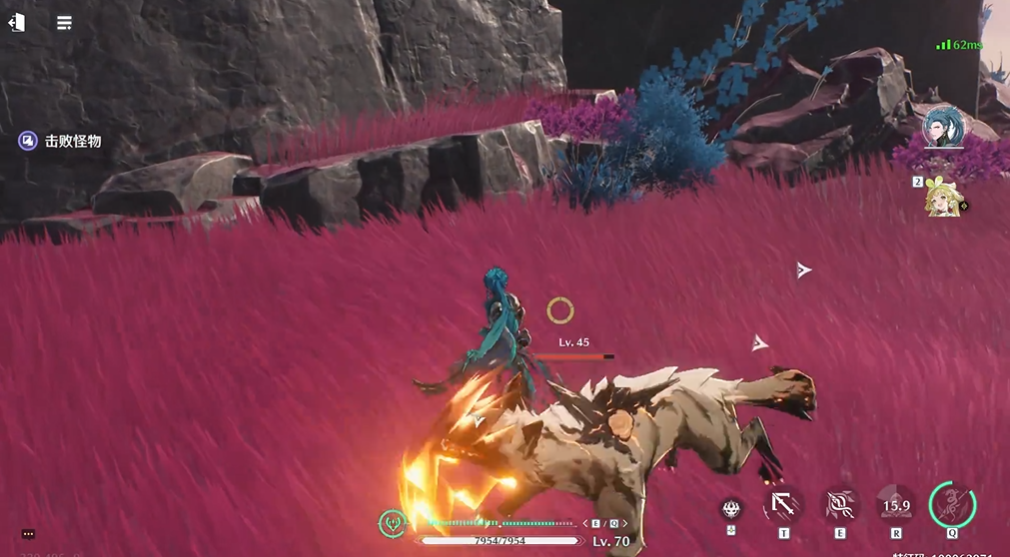Open the list menu icon
This screenshot has width=1010, height=557.
click(64, 22)
